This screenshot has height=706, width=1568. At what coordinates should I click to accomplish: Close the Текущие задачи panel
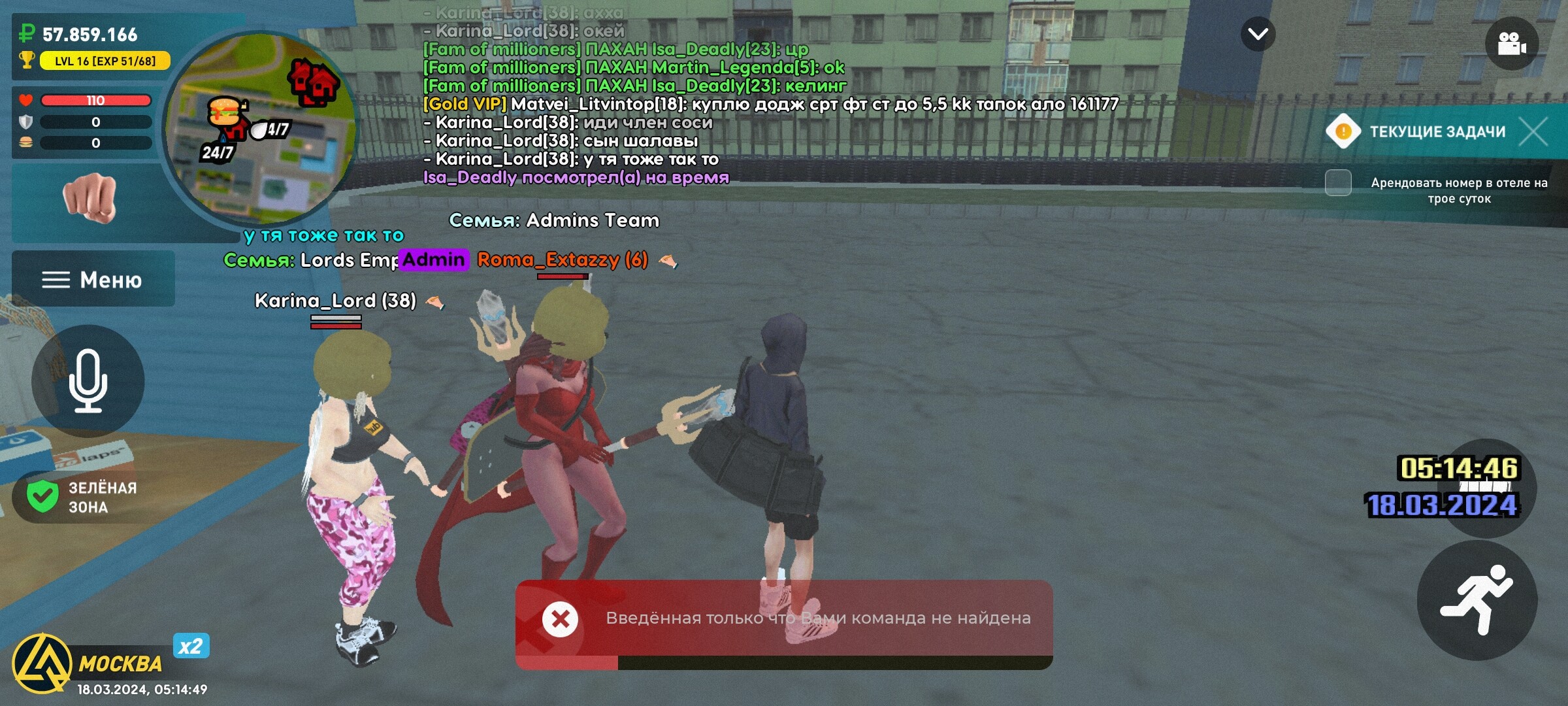point(1535,130)
